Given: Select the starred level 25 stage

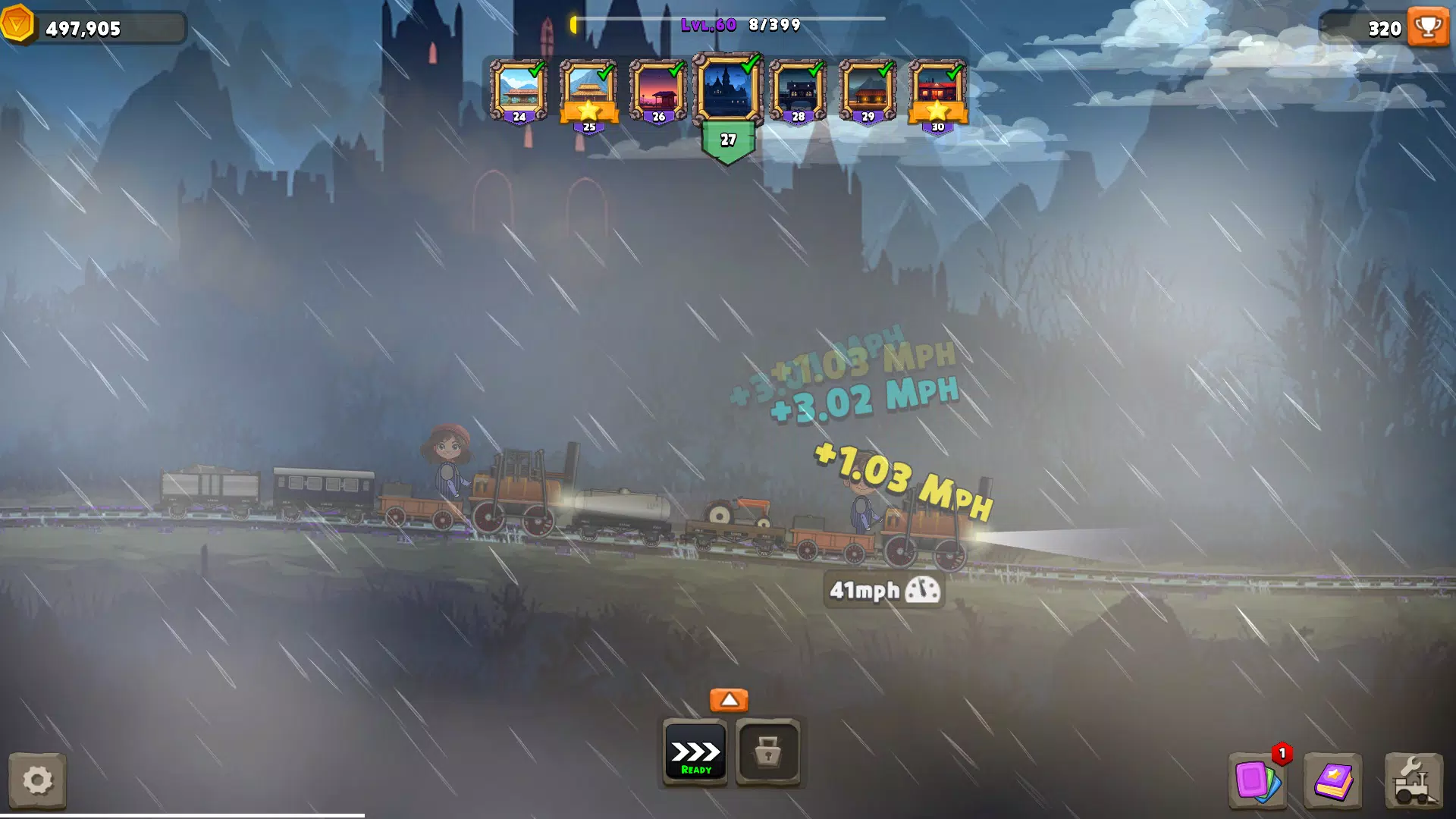Looking at the screenshot, I should (x=588, y=88).
